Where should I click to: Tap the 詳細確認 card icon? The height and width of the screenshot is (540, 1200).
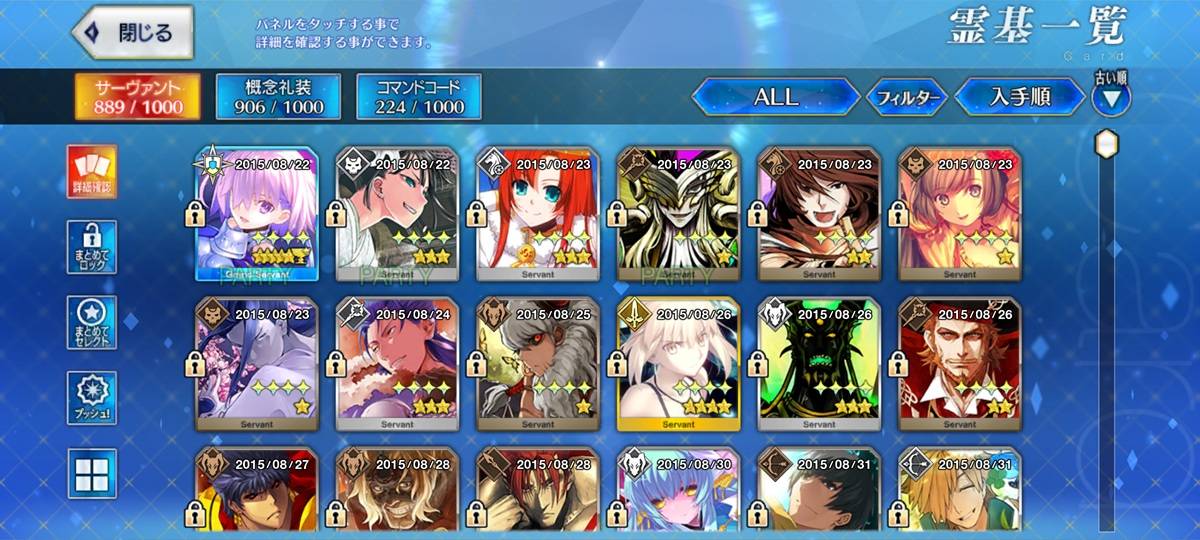92,171
